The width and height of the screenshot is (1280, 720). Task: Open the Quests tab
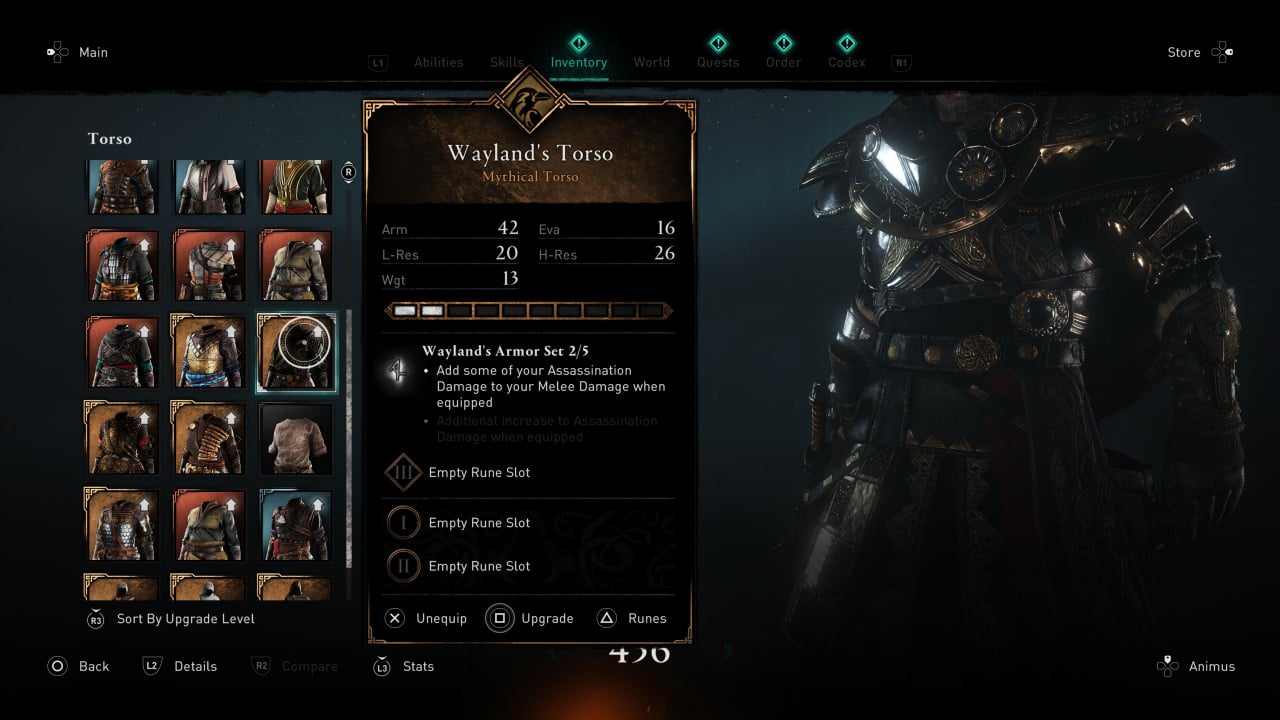[717, 62]
